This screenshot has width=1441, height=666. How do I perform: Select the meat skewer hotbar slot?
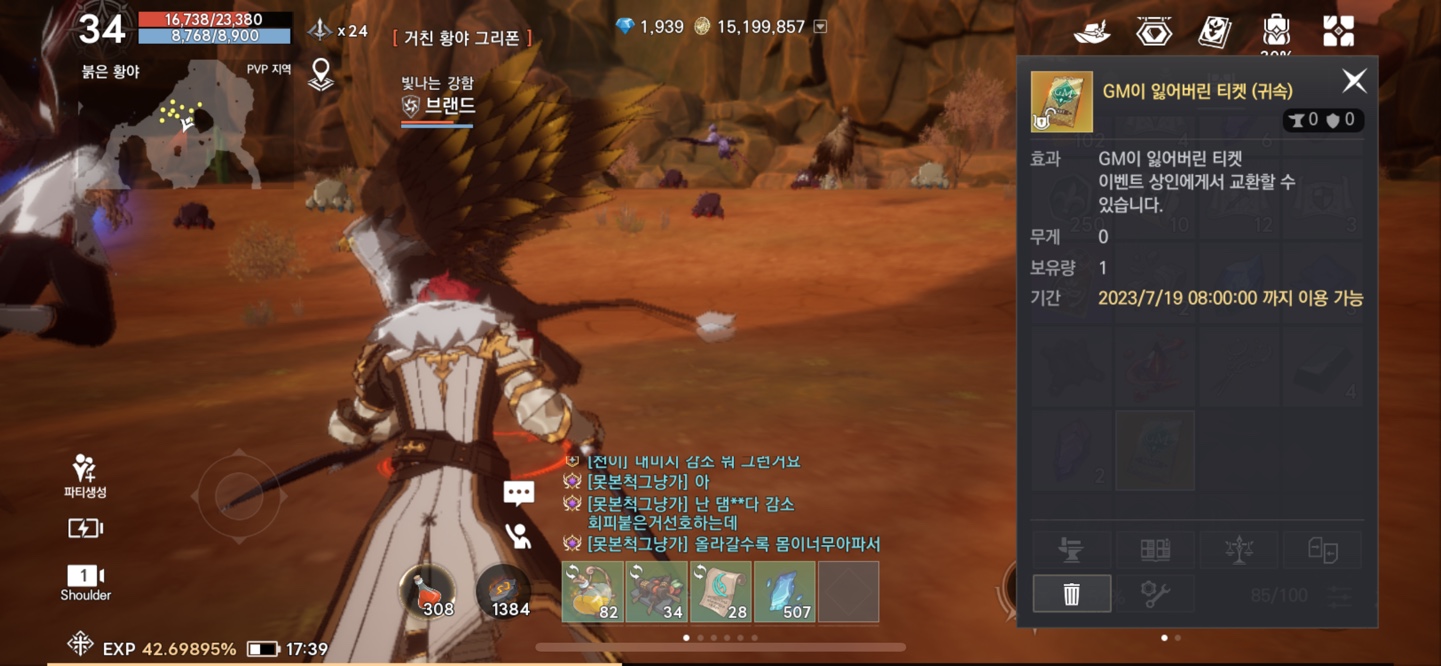coord(657,591)
